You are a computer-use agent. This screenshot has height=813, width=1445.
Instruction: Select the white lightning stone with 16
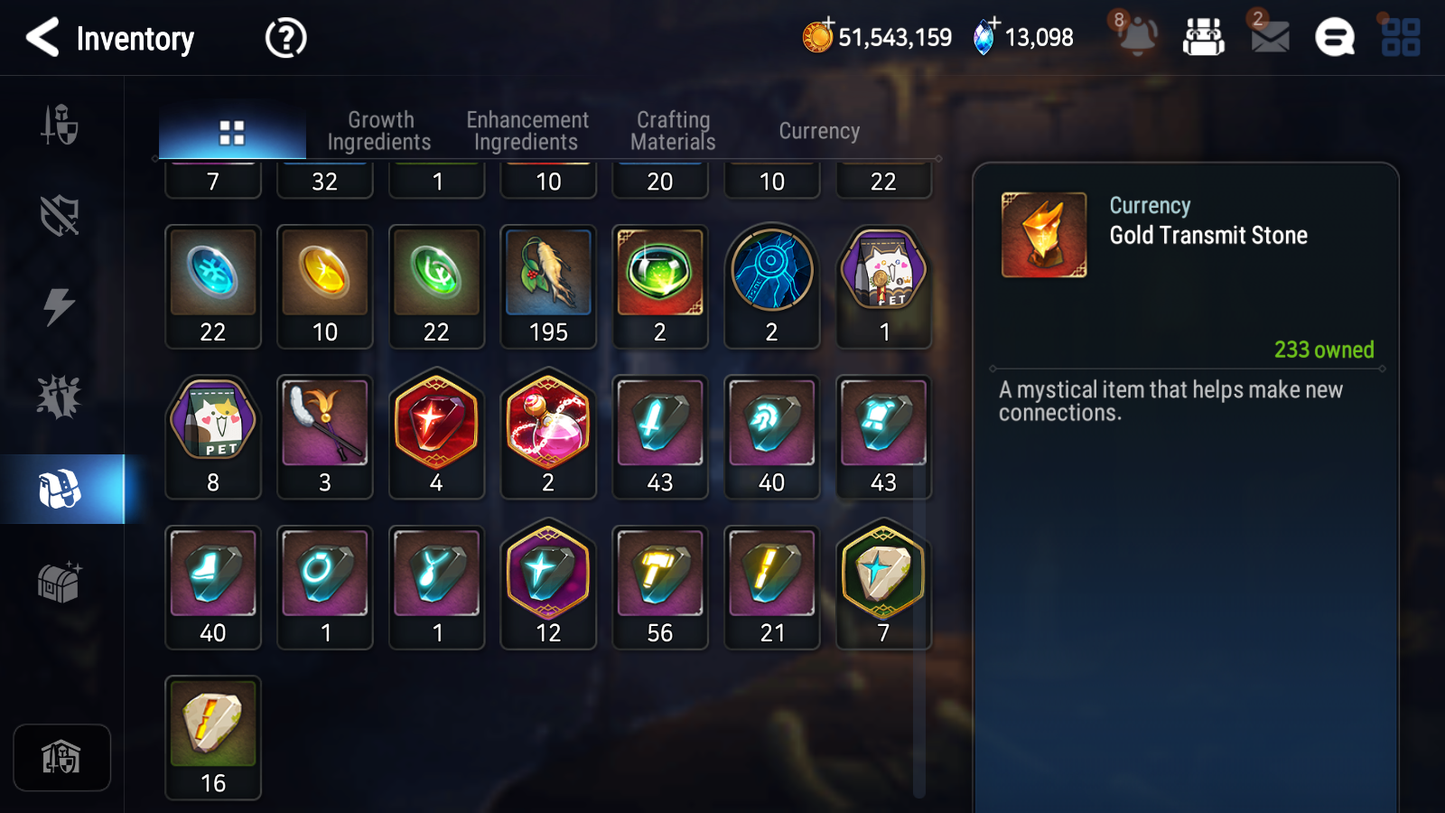pos(213,737)
